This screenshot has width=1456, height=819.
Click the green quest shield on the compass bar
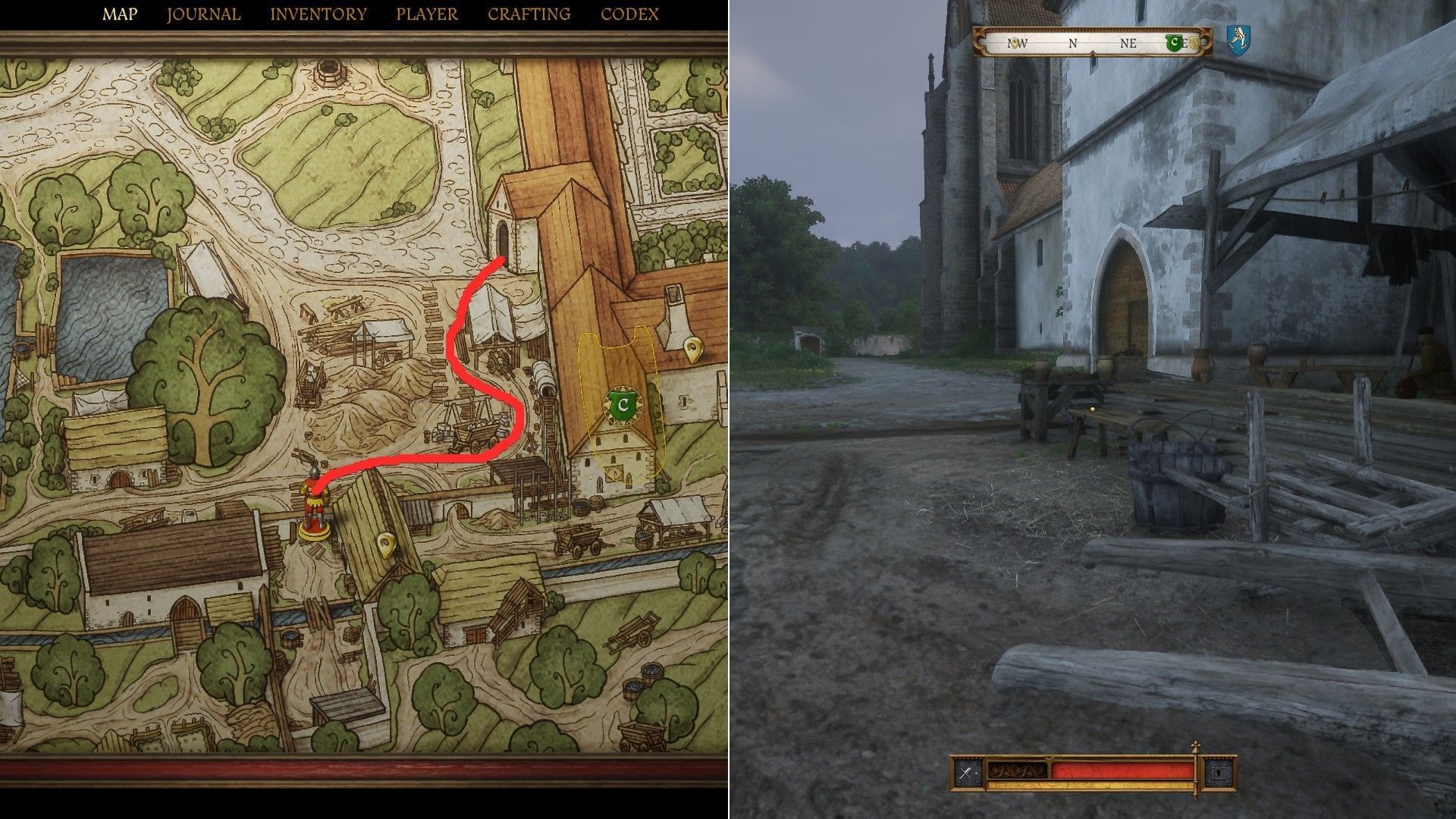(1175, 42)
